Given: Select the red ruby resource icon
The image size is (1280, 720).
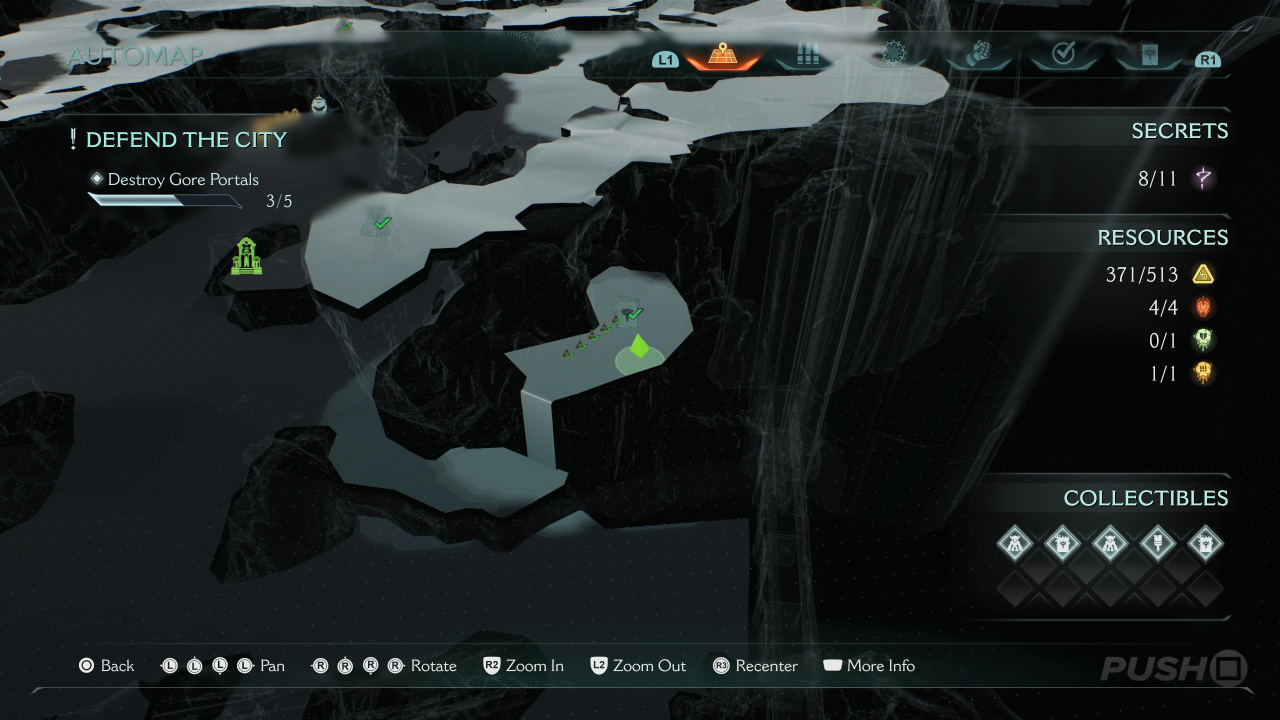Looking at the screenshot, I should tap(1203, 307).
